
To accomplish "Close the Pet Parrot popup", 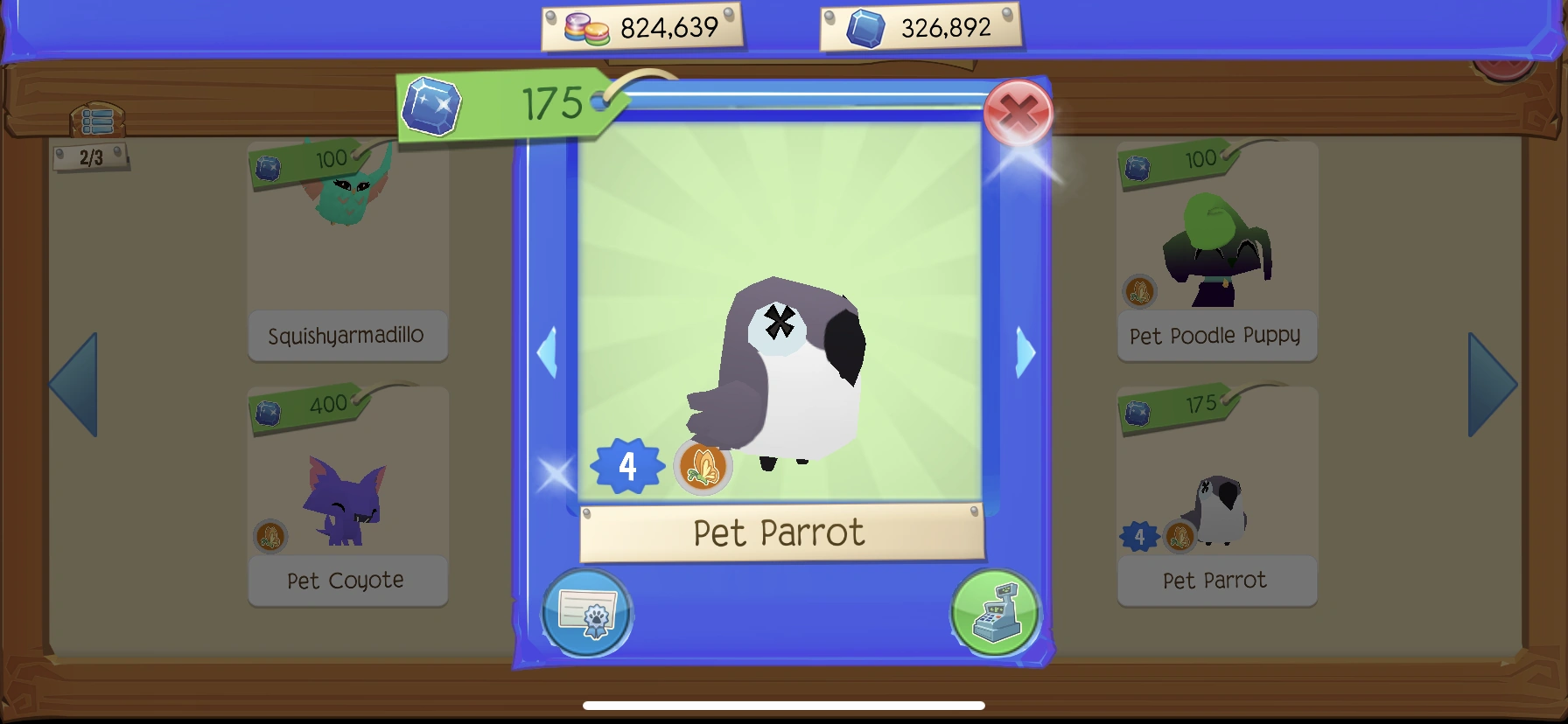I will pos(1018,114).
